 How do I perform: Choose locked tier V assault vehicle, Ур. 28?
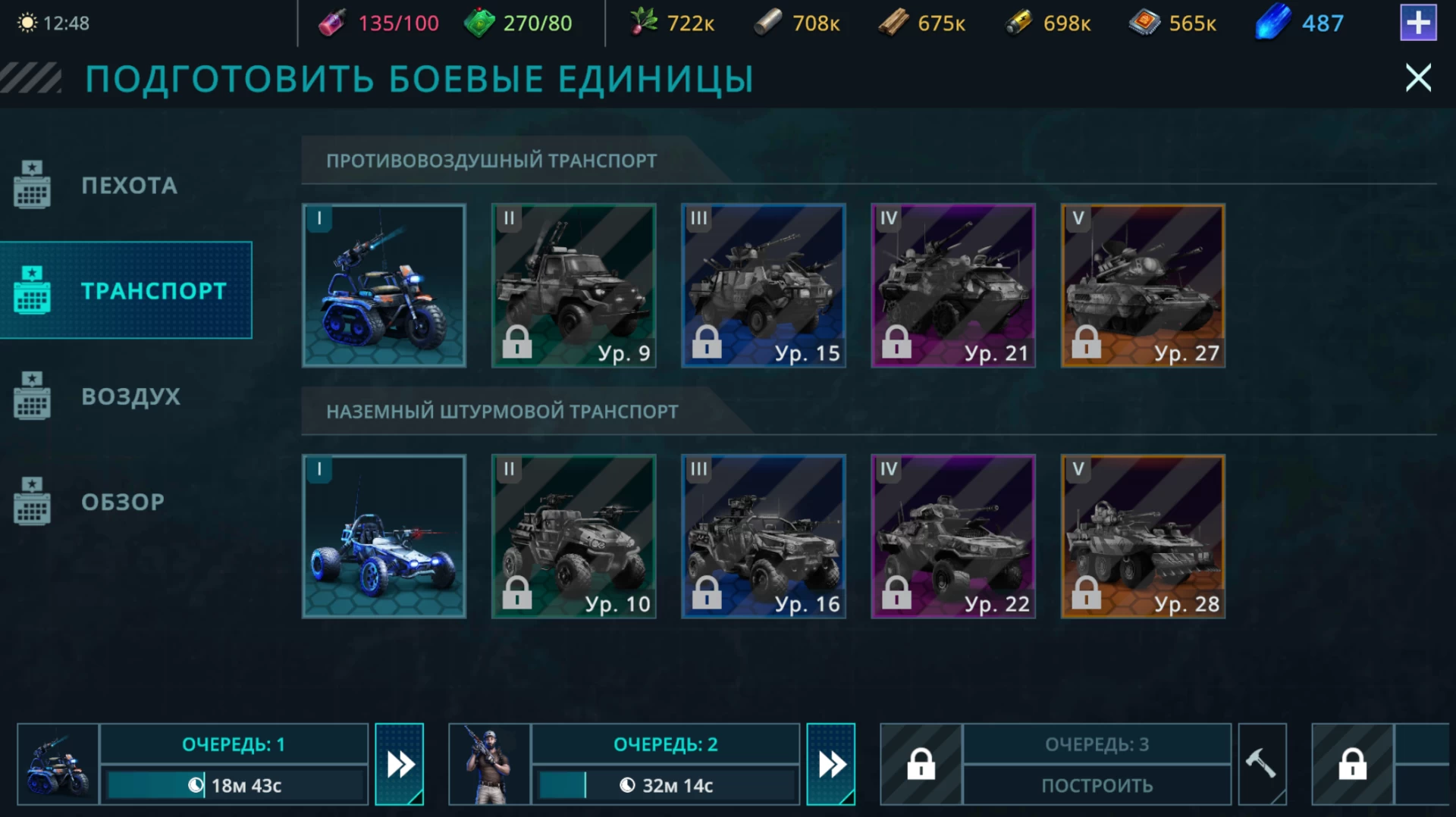tap(1142, 537)
